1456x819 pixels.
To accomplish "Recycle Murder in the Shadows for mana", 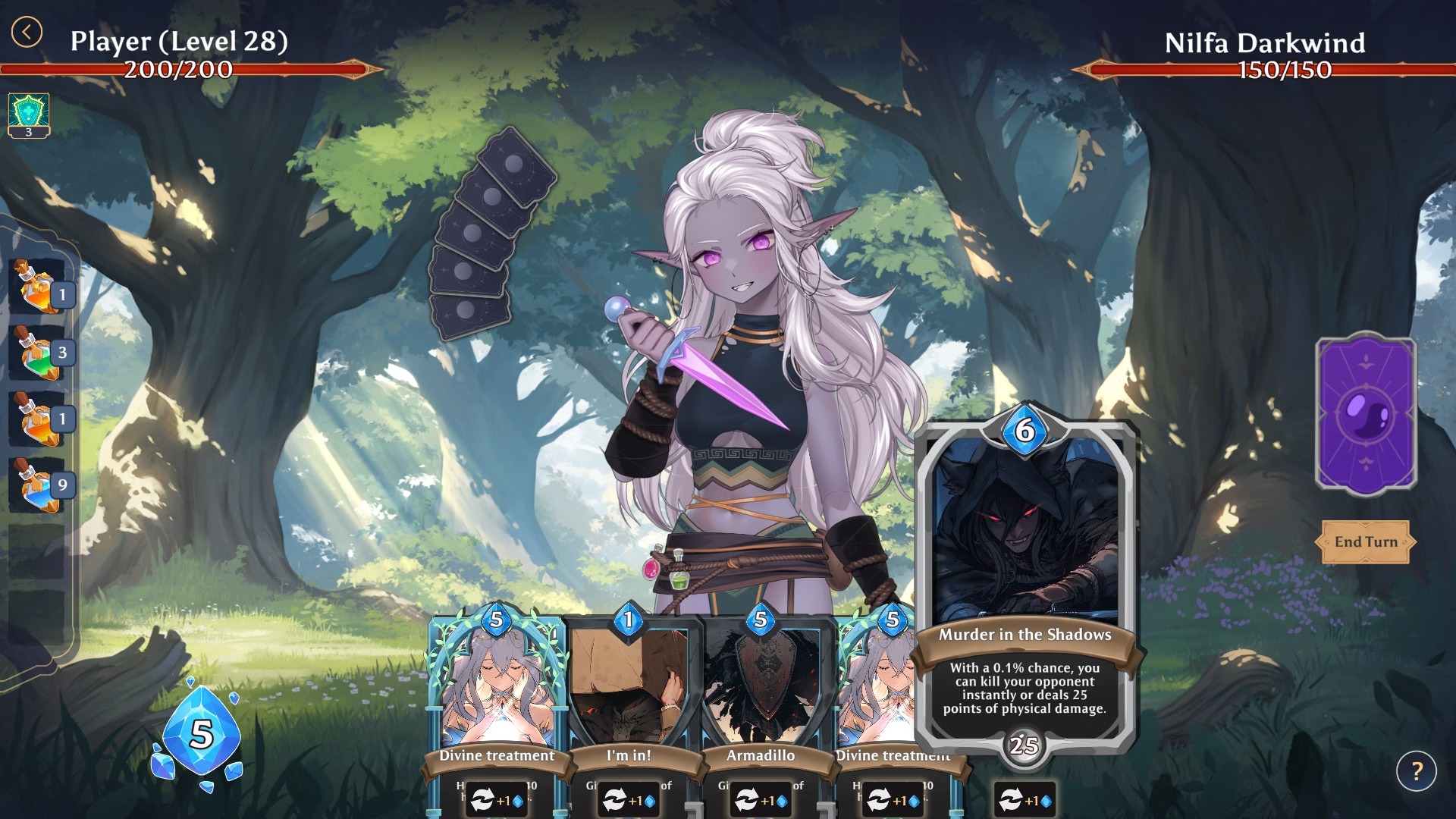I will coord(1025,800).
